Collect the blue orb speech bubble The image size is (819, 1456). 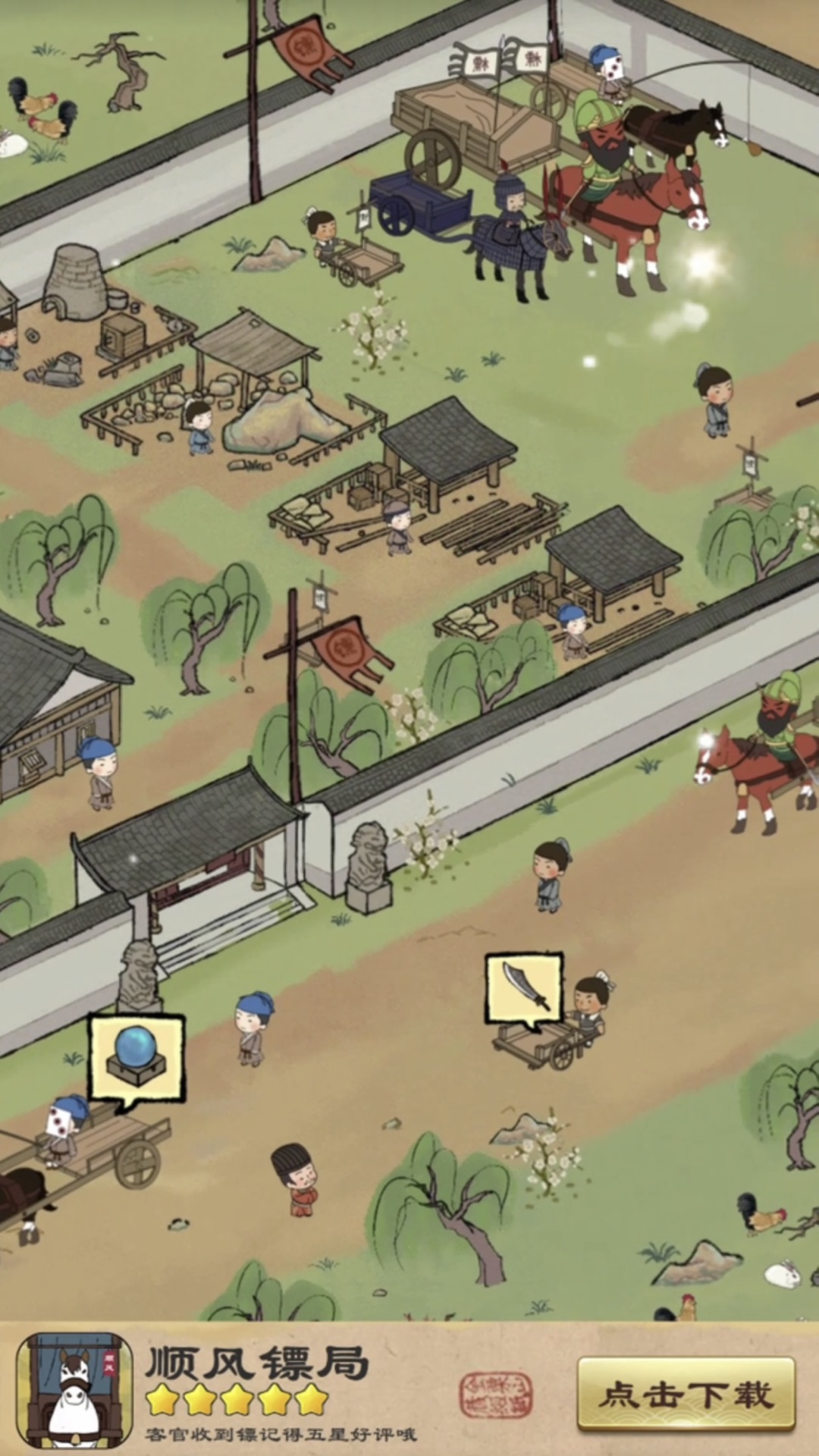pyautogui.click(x=136, y=1059)
